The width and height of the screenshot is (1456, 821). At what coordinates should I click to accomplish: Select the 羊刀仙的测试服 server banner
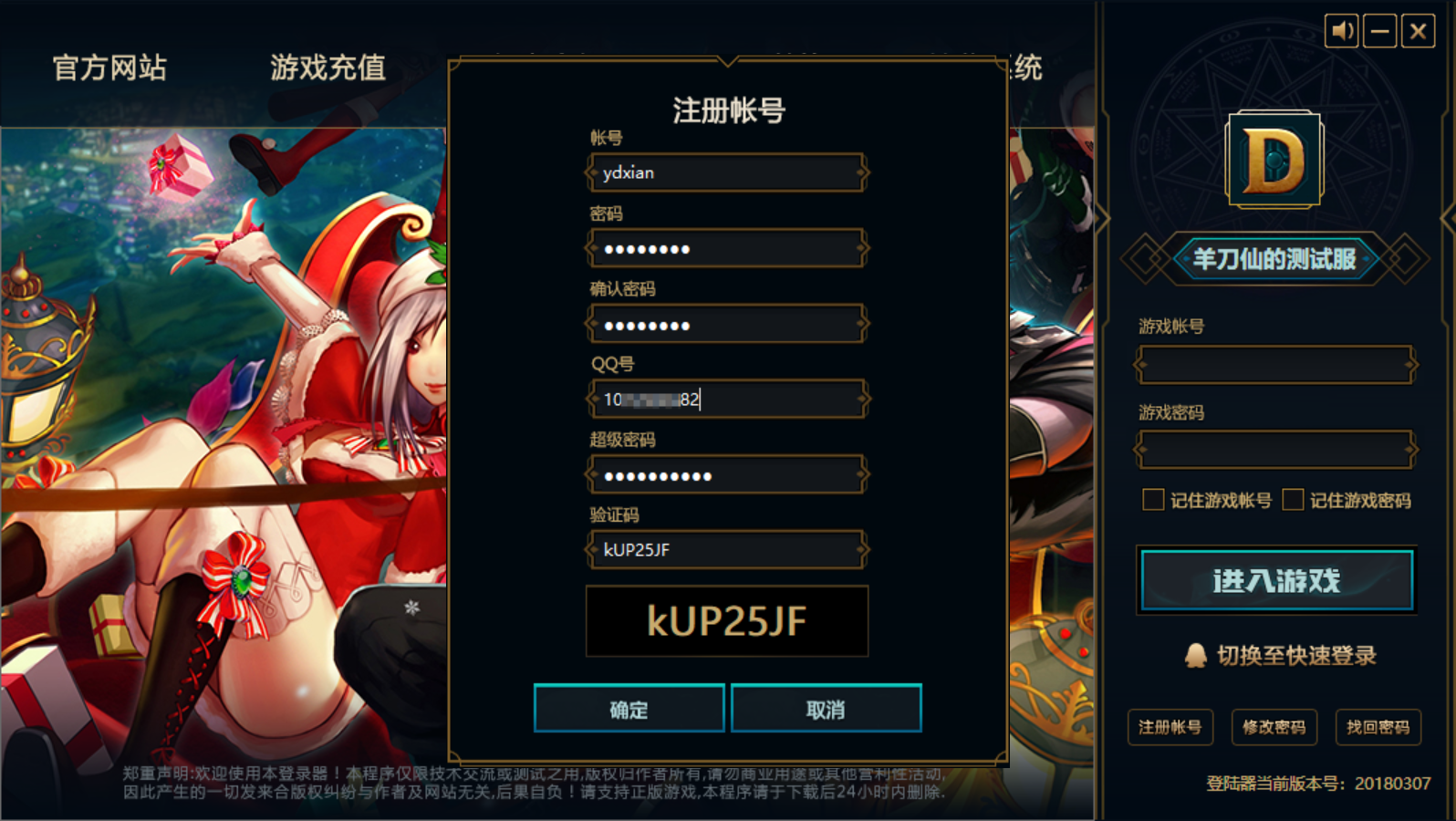[x=1275, y=258]
